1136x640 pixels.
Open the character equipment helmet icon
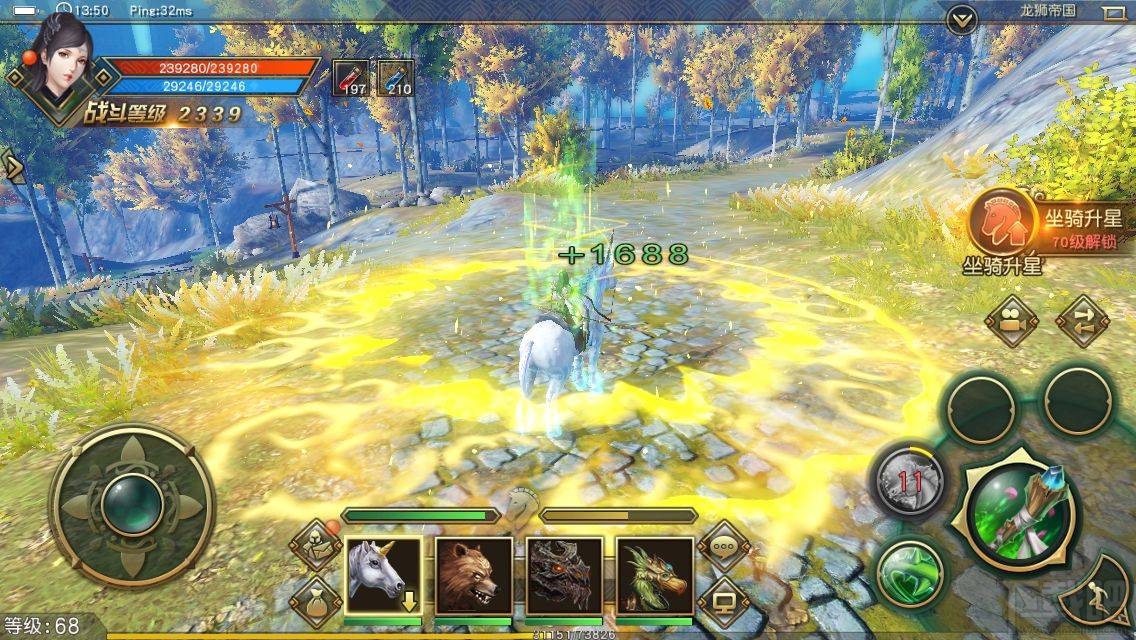click(316, 545)
